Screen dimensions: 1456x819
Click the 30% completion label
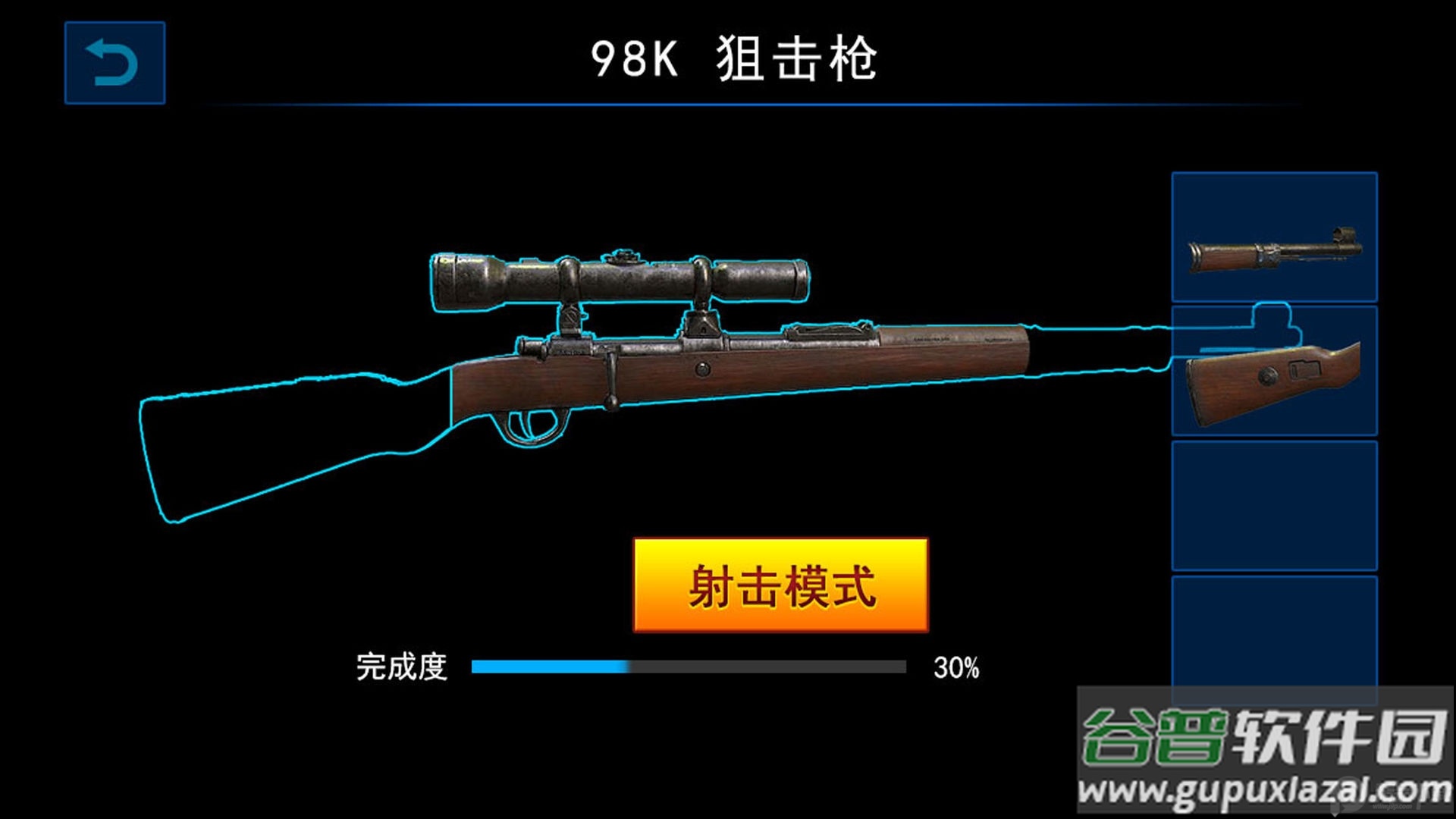coord(957,667)
